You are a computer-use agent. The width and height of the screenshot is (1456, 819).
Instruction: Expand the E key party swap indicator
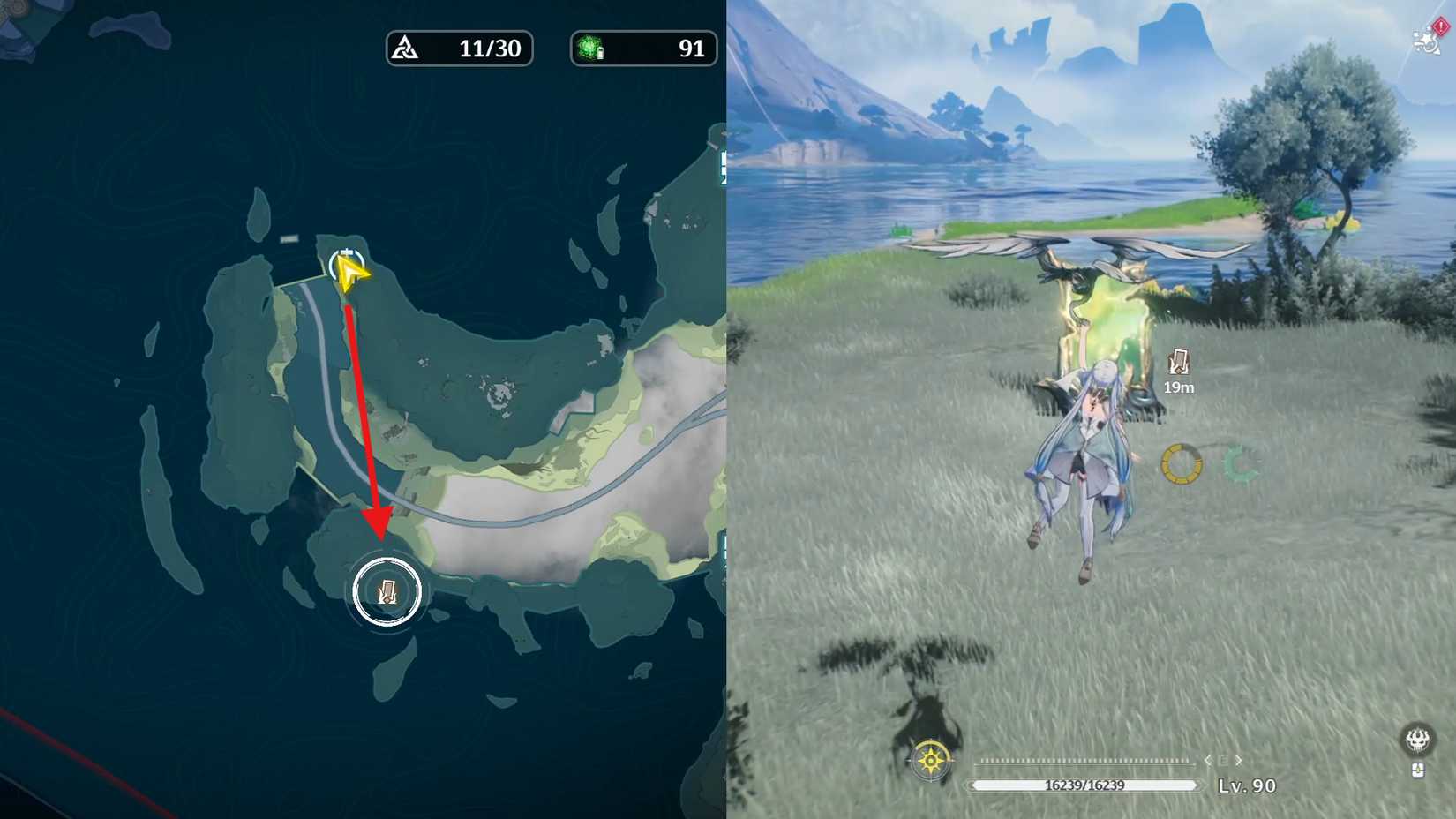(x=1223, y=760)
